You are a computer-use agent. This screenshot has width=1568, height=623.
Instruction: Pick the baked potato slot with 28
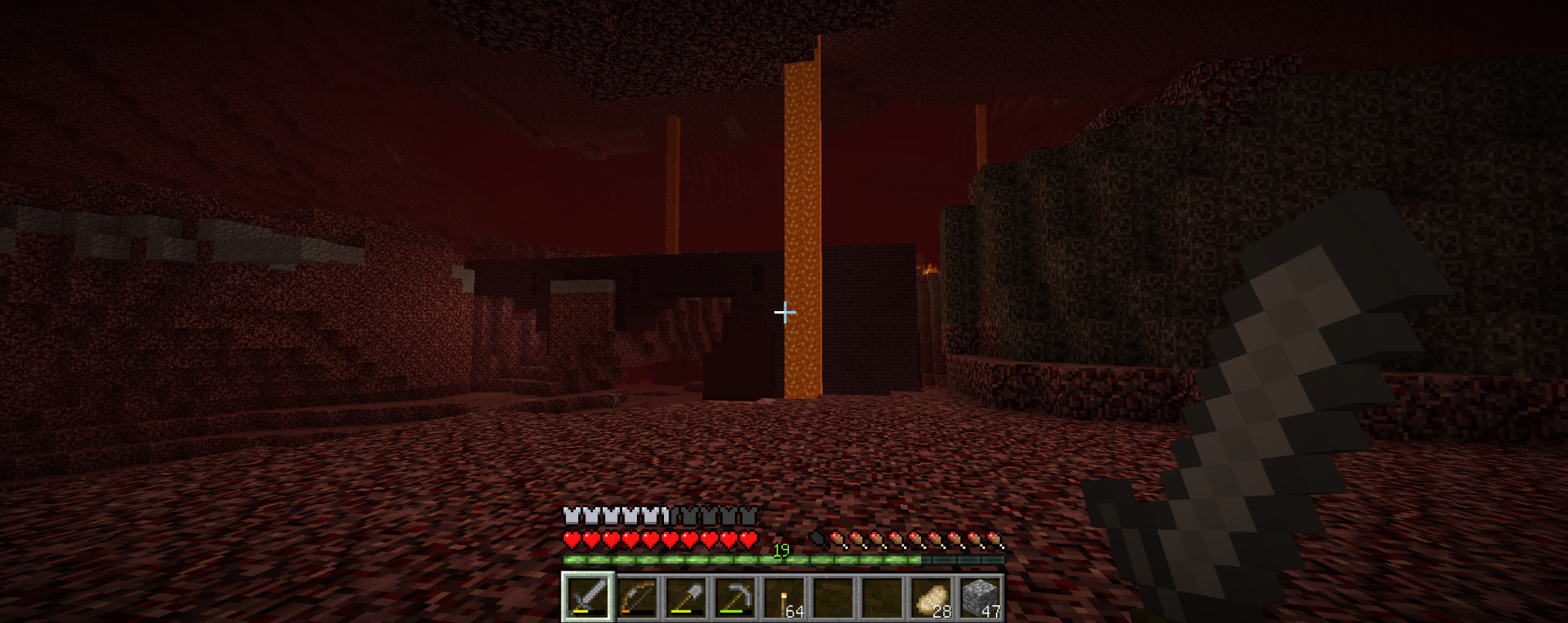pyautogui.click(x=932, y=598)
